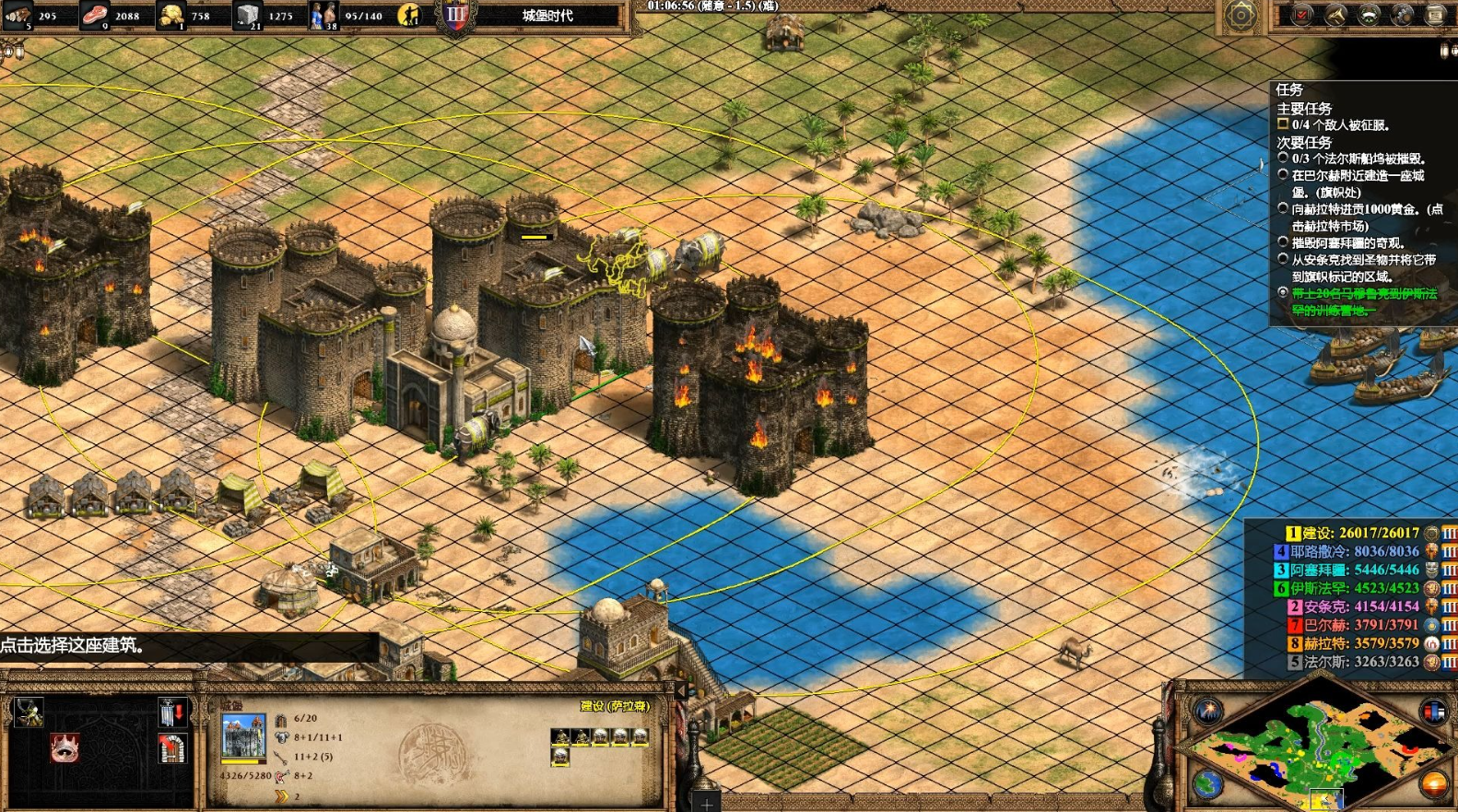Ungarrison units with the gate arrow icon
Viewport: 1458px width, 812px height.
point(171,712)
